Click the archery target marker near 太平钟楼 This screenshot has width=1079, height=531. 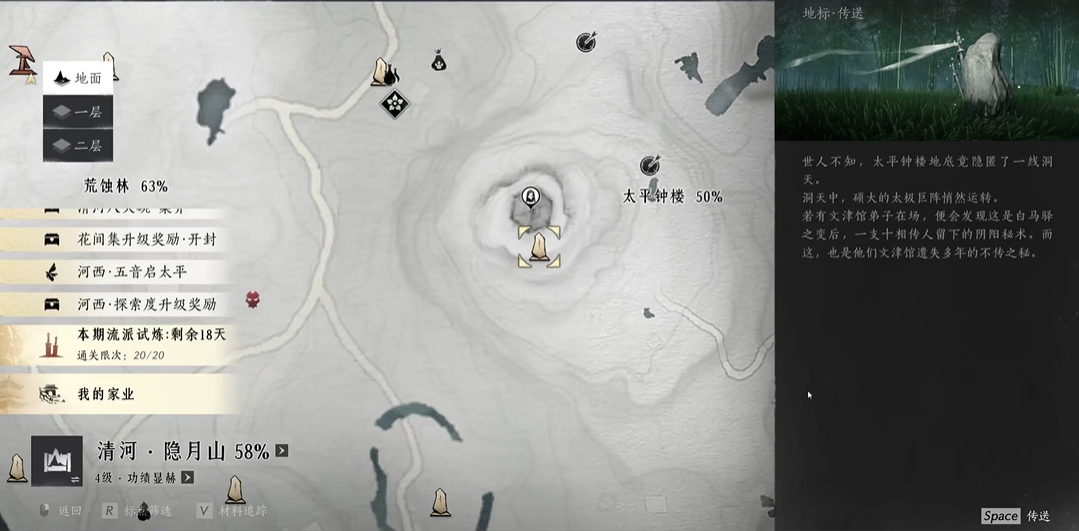point(651,164)
